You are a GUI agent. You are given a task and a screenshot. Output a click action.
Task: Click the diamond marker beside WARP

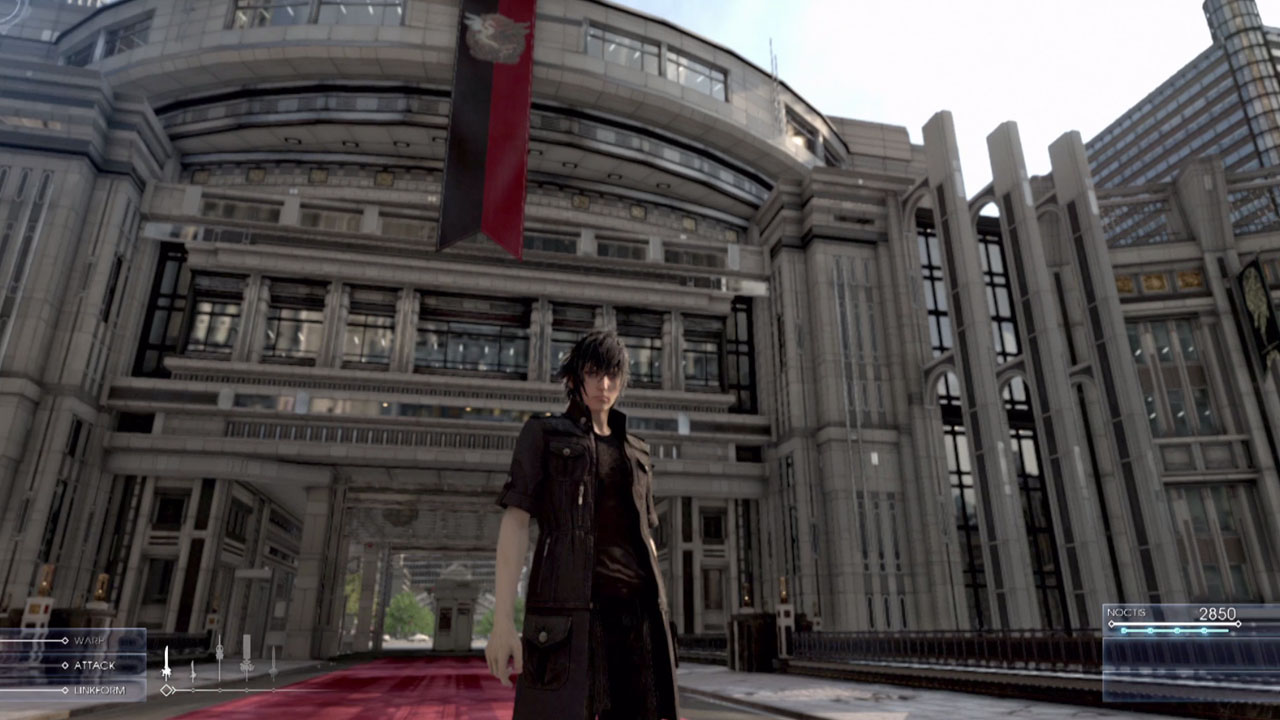coord(64,640)
